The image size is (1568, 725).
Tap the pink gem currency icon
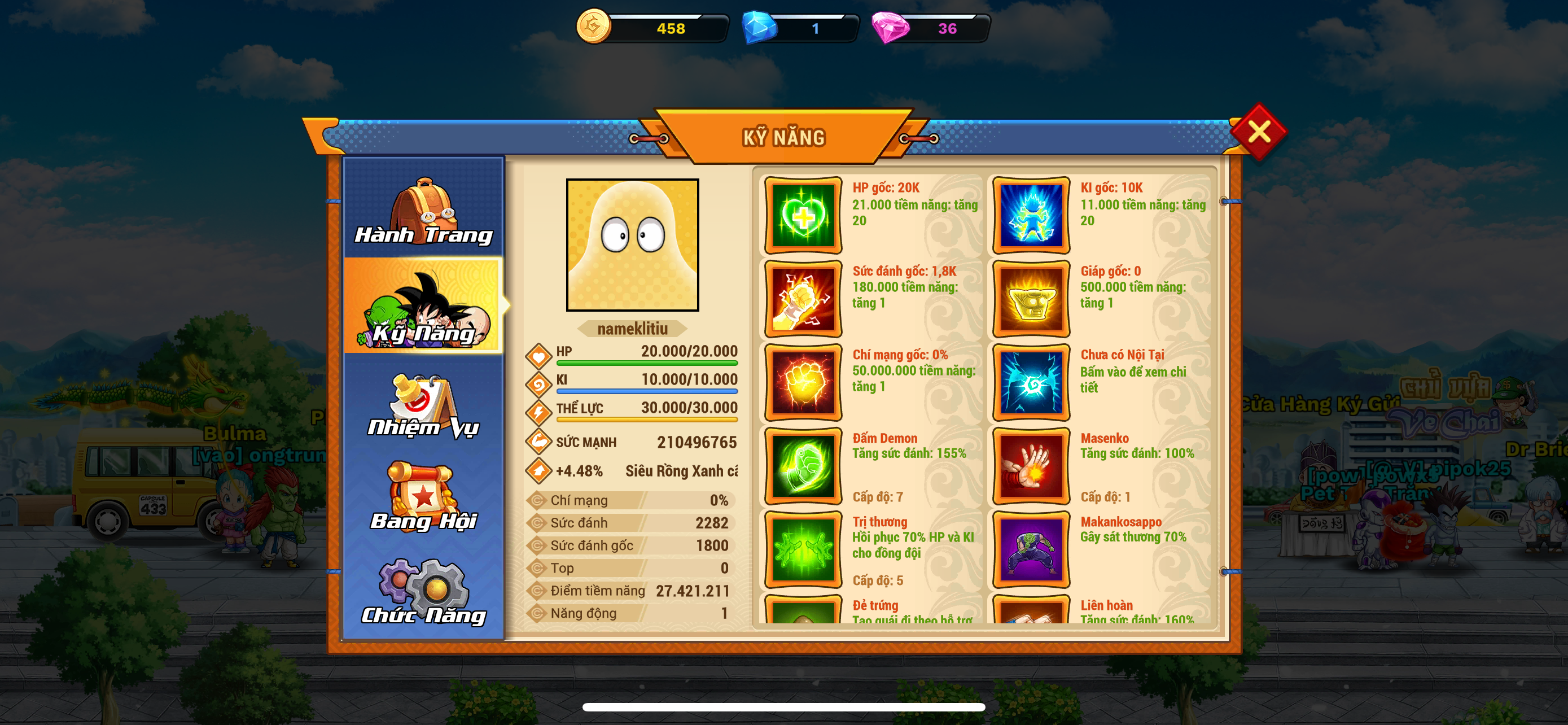click(890, 28)
